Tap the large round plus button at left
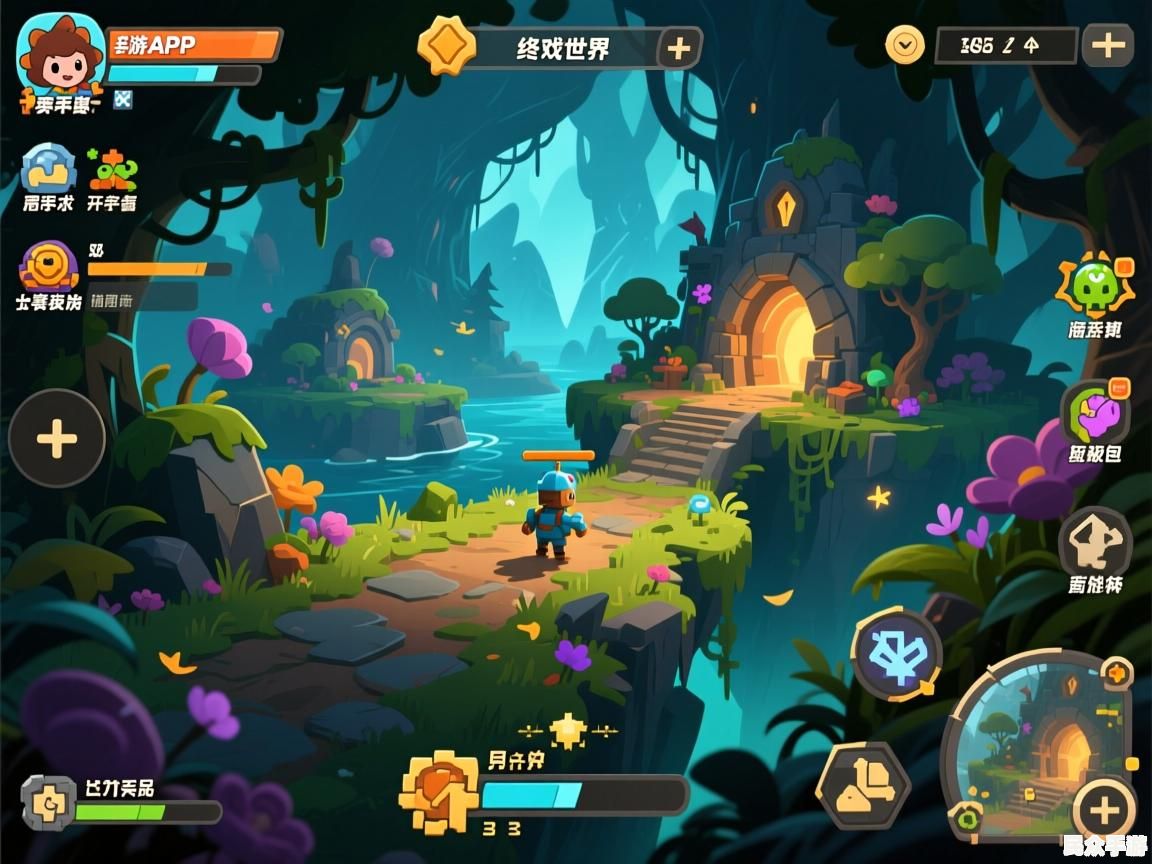 57,438
